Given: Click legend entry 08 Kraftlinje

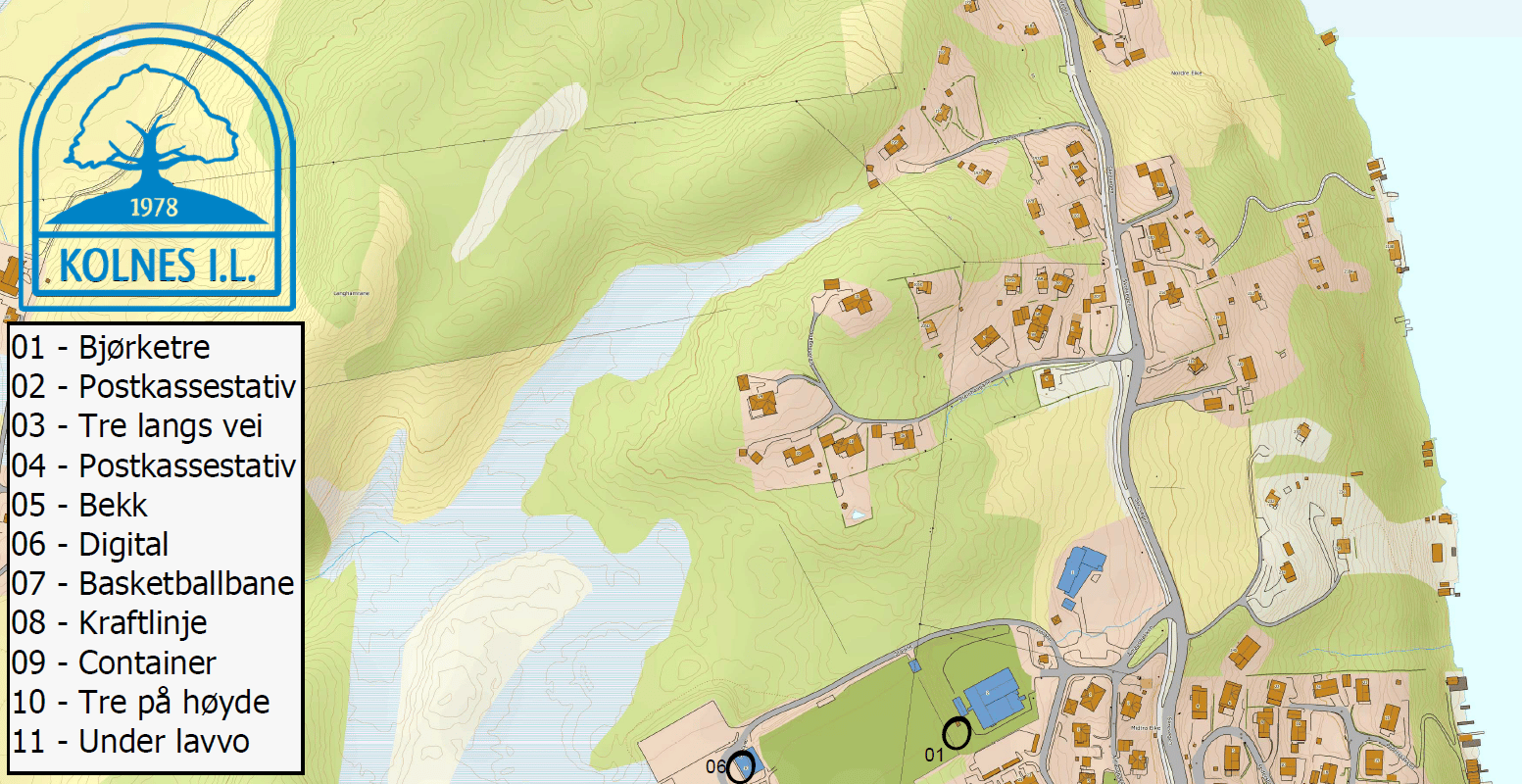Looking at the screenshot, I should 109,623.
